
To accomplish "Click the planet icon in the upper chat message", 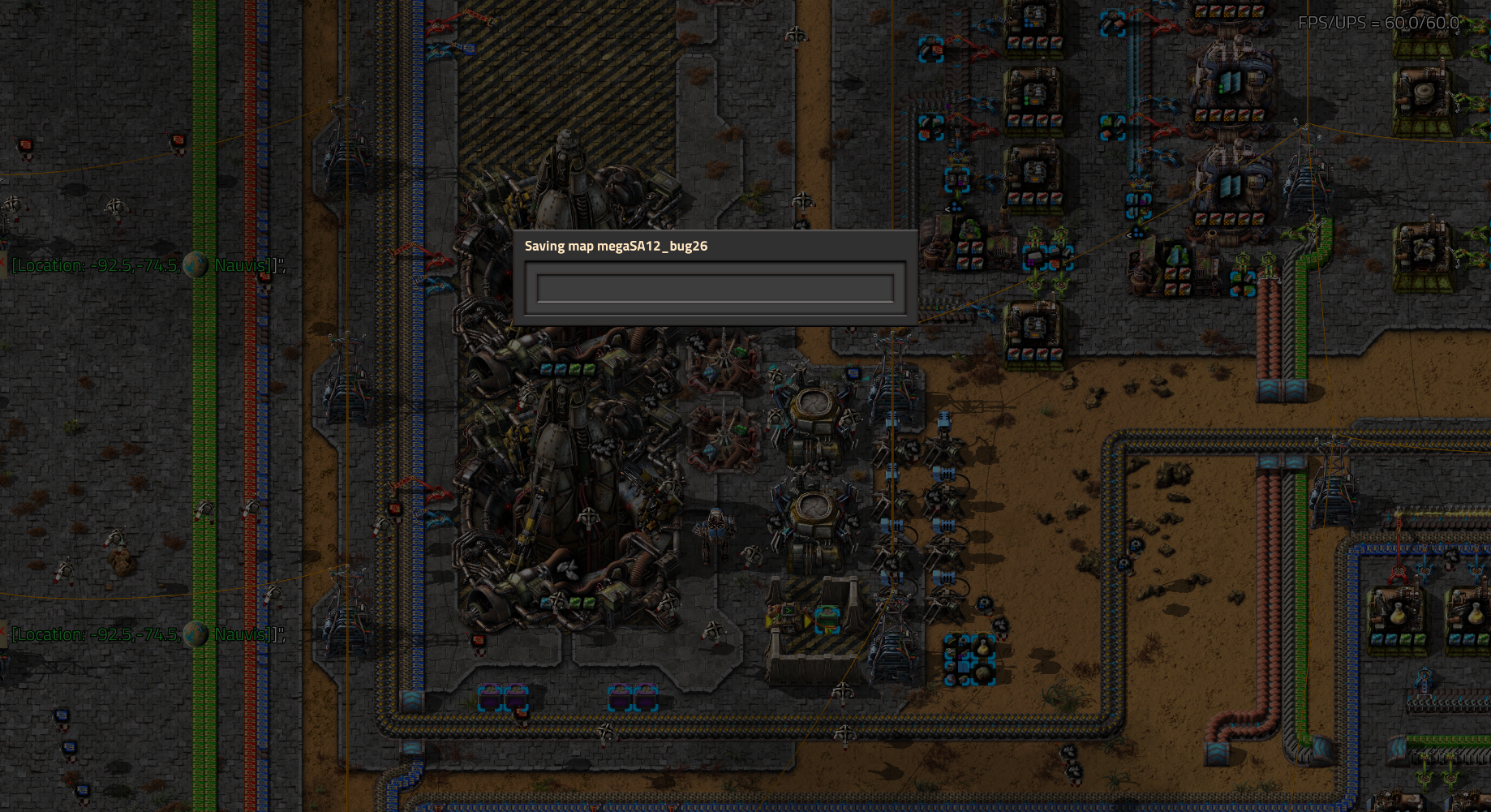I will (196, 264).
